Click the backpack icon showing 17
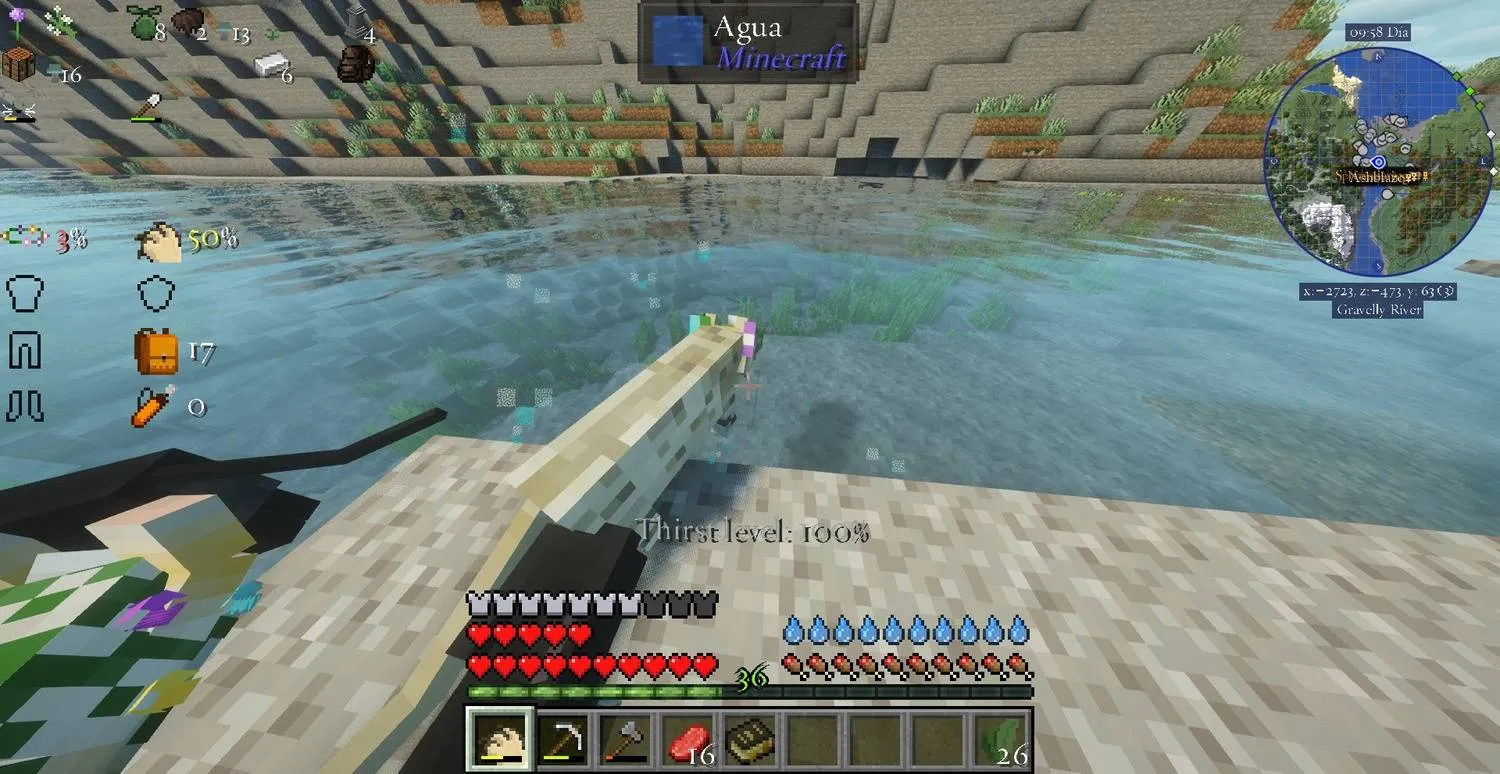1500x774 pixels. pos(158,350)
